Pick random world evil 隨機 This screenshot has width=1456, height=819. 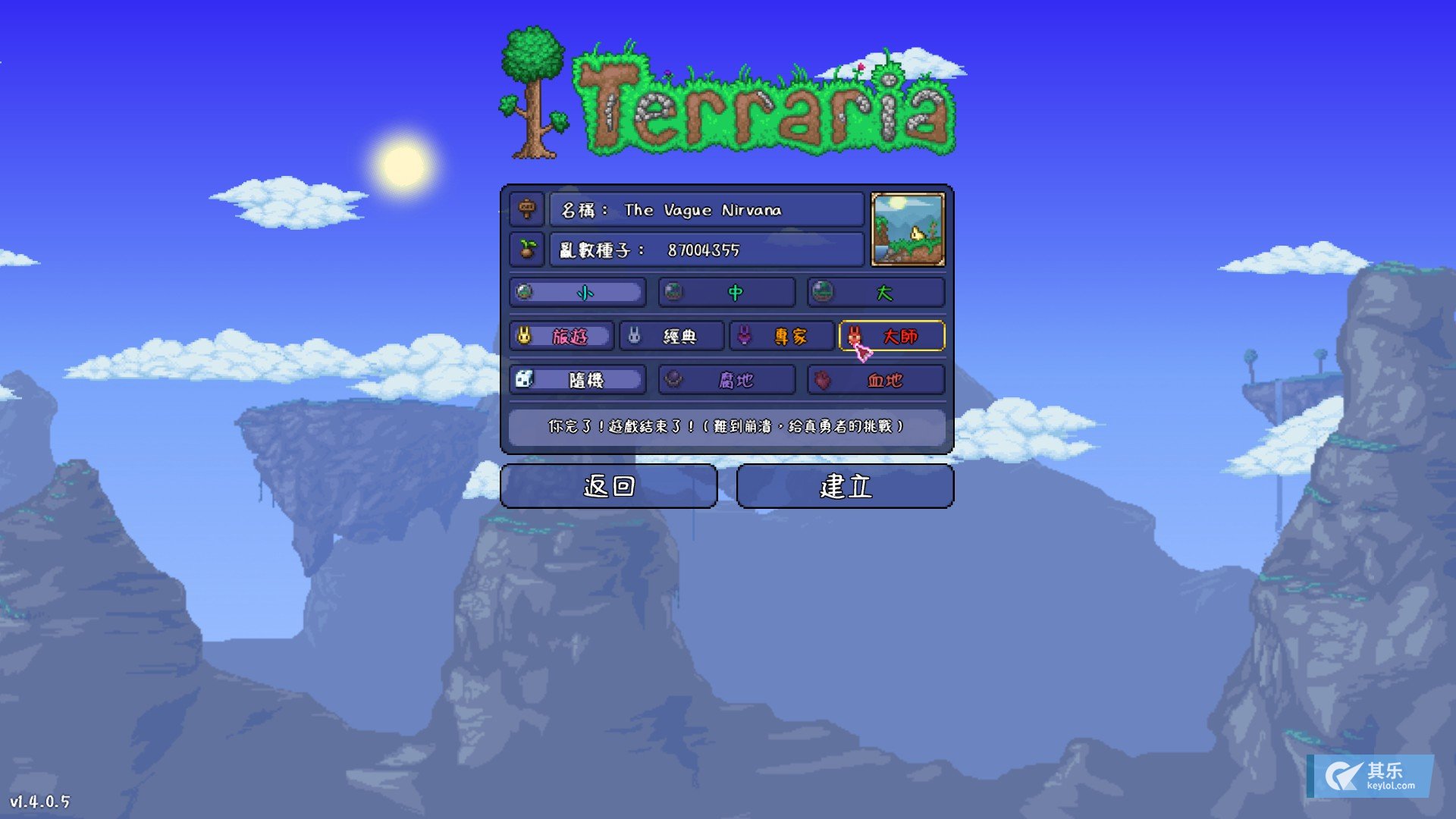(x=578, y=380)
